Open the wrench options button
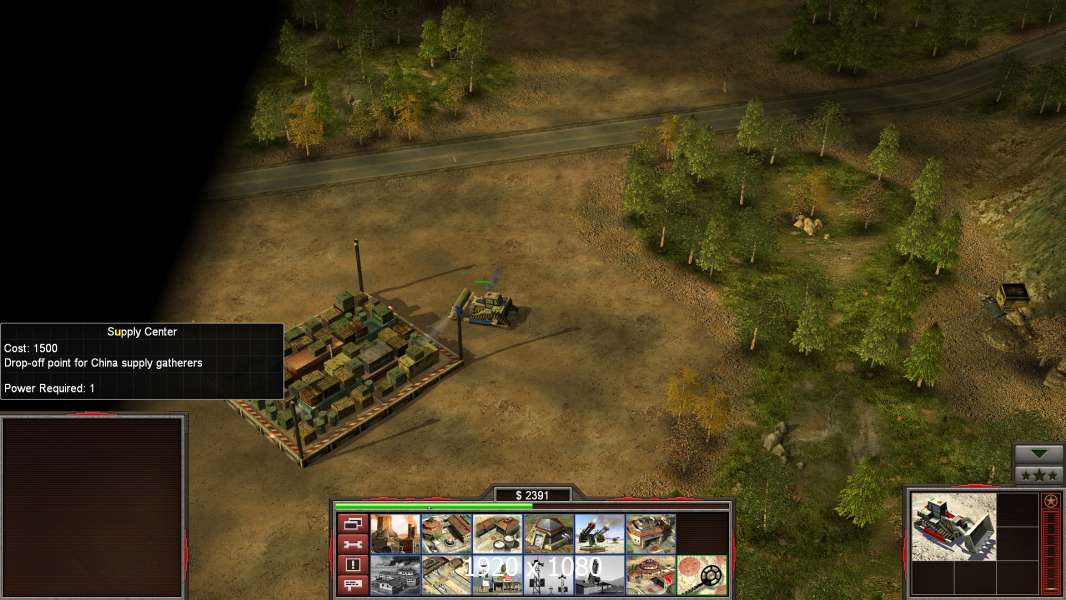1066x600 pixels. 351,544
